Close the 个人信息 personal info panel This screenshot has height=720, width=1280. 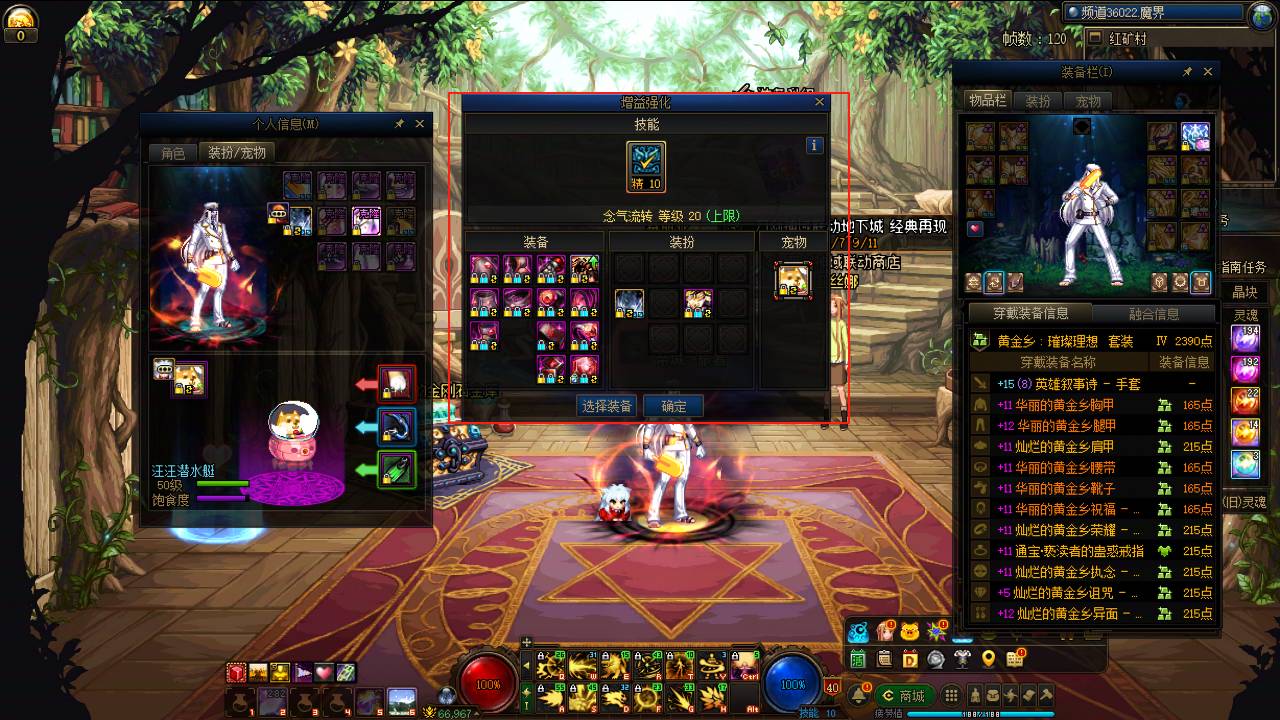[x=420, y=124]
